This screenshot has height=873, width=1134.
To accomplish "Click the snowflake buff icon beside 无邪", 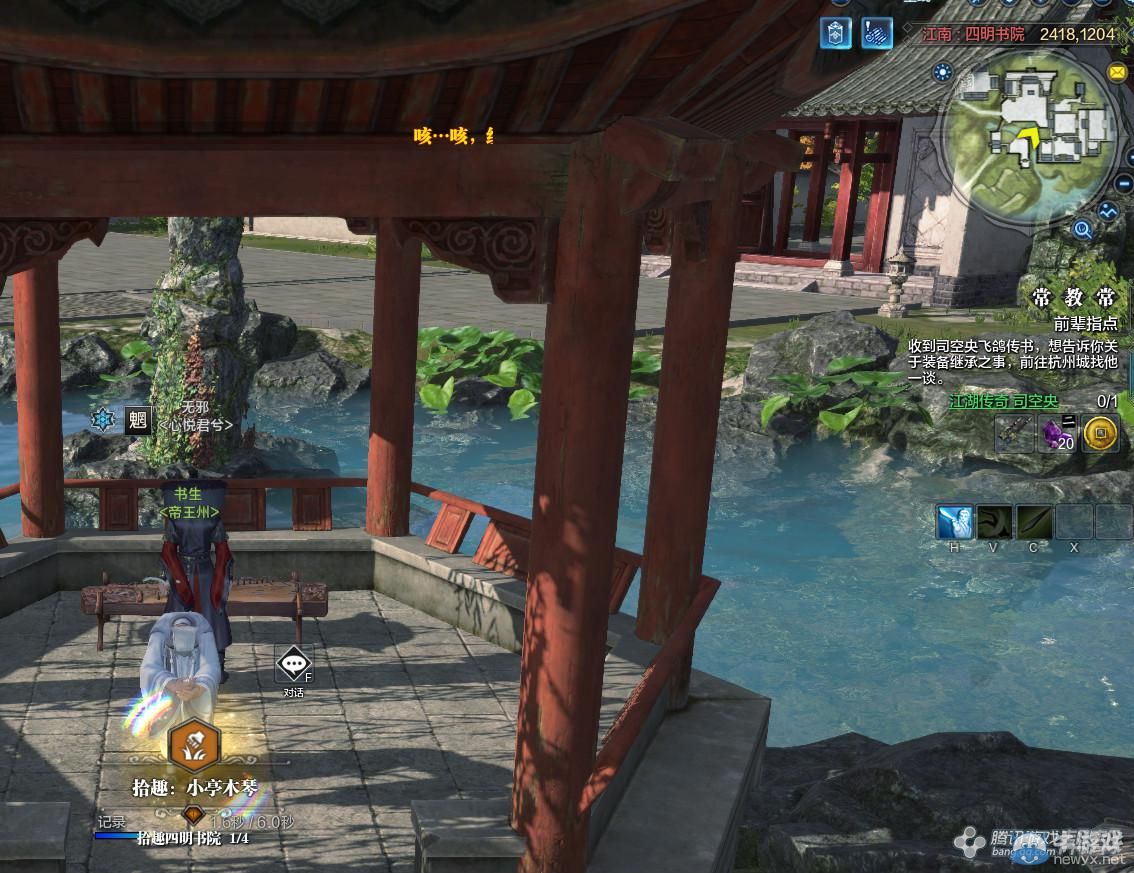I will pyautogui.click(x=103, y=420).
